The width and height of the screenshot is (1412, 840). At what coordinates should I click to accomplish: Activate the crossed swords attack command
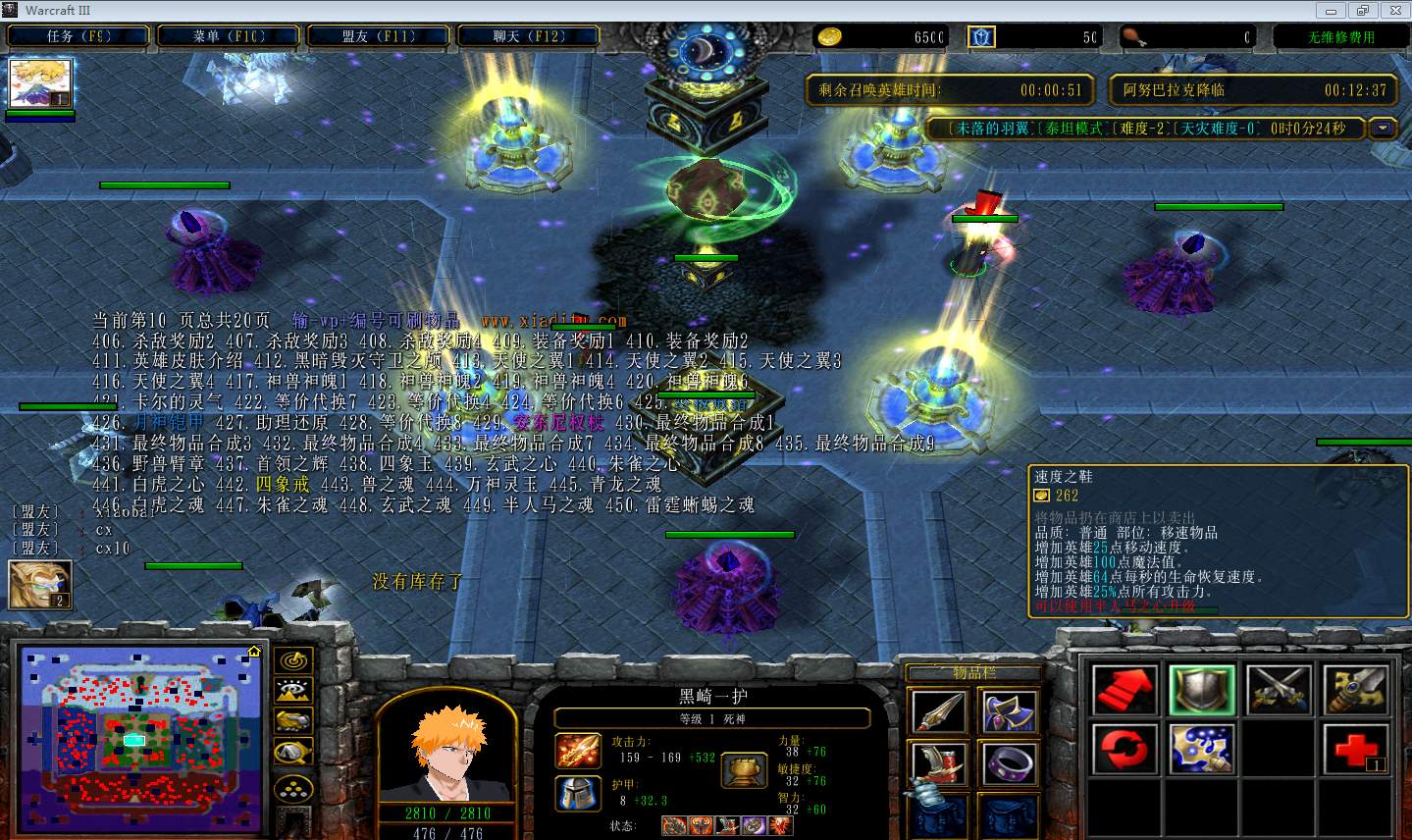click(1279, 691)
